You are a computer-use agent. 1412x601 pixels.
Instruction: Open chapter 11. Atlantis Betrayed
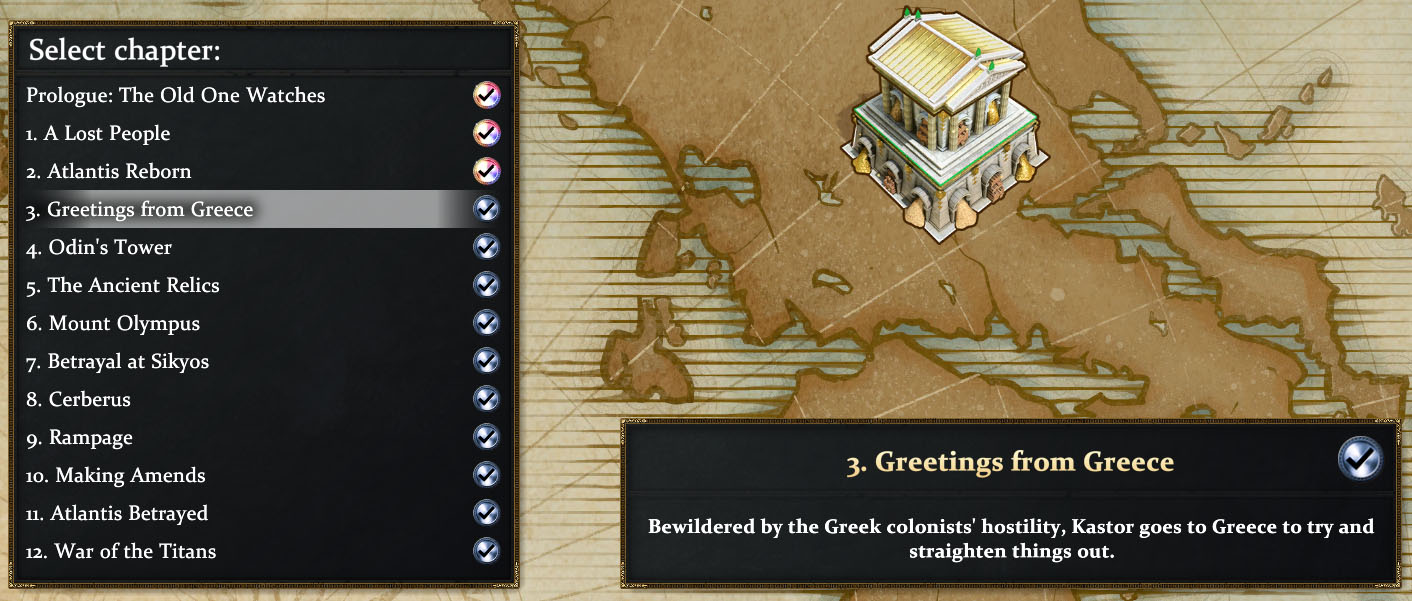point(117,514)
